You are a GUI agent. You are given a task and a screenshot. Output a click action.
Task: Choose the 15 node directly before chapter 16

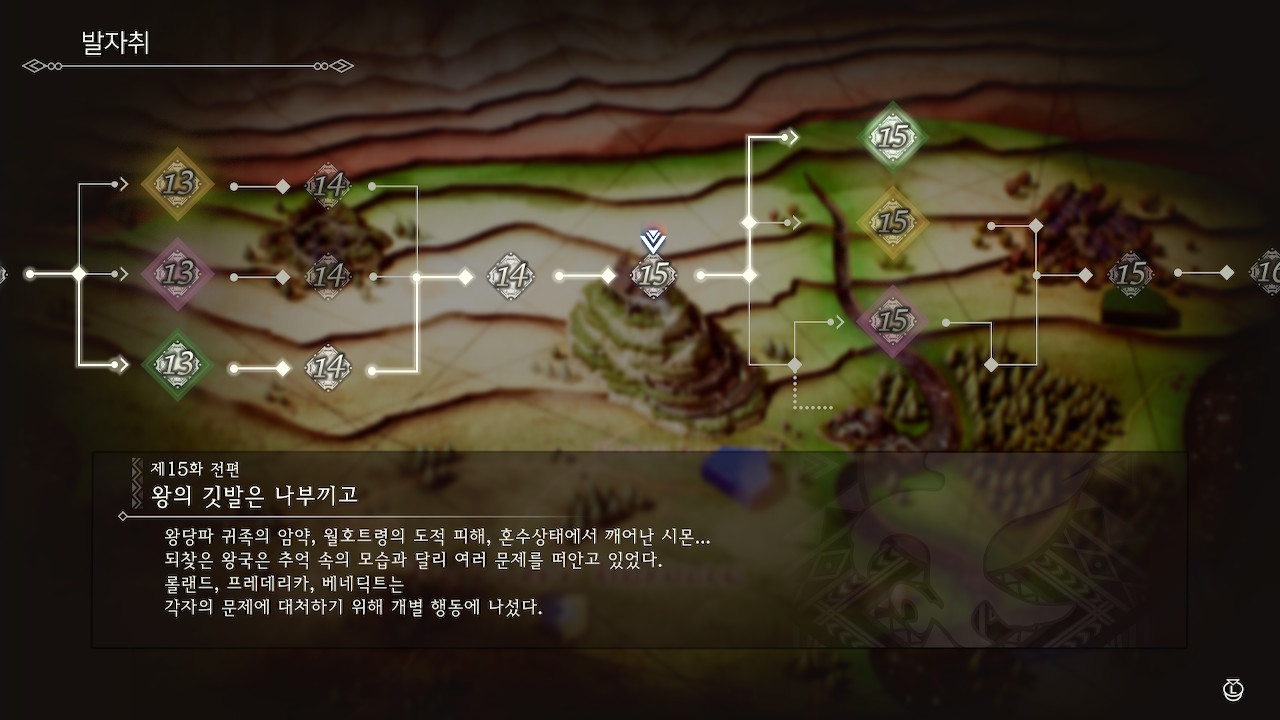(1131, 274)
